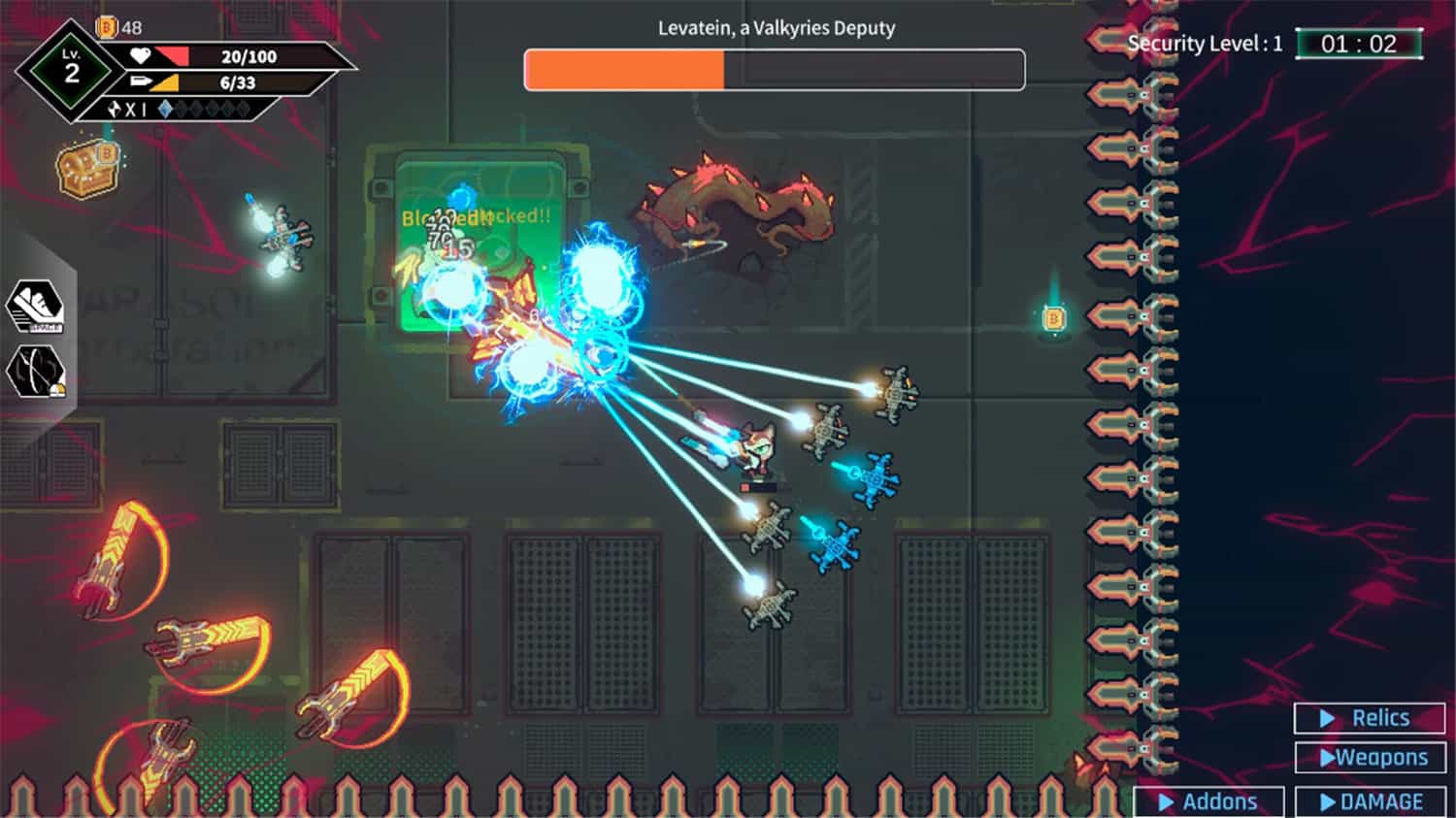The height and width of the screenshot is (818, 1456).
Task: Toggle the first blue diamond charge pip
Action: [x=165, y=110]
